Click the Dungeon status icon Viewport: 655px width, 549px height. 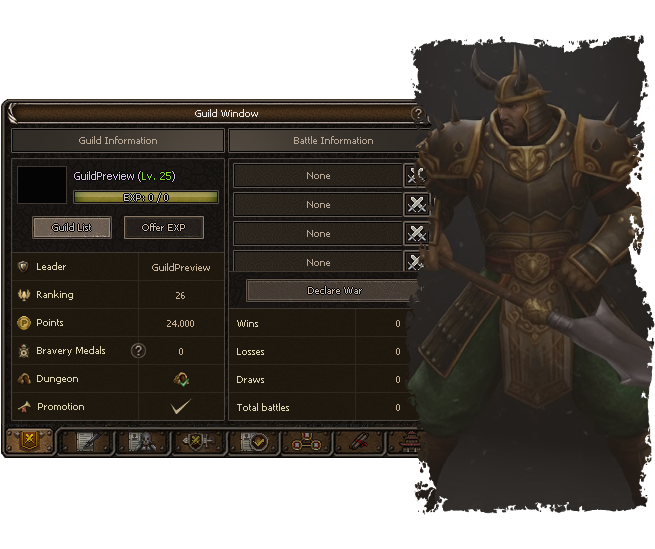(x=181, y=379)
